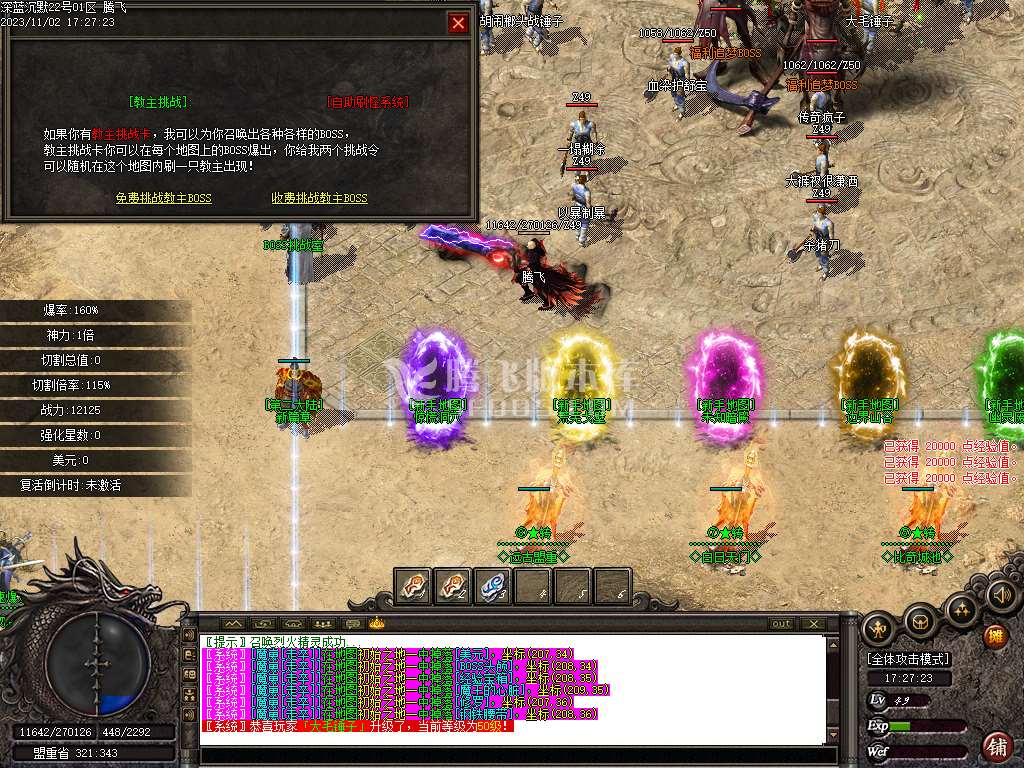The height and width of the screenshot is (768, 1024).
Task: Close the 教主挑战 dialog window
Action: (x=458, y=23)
